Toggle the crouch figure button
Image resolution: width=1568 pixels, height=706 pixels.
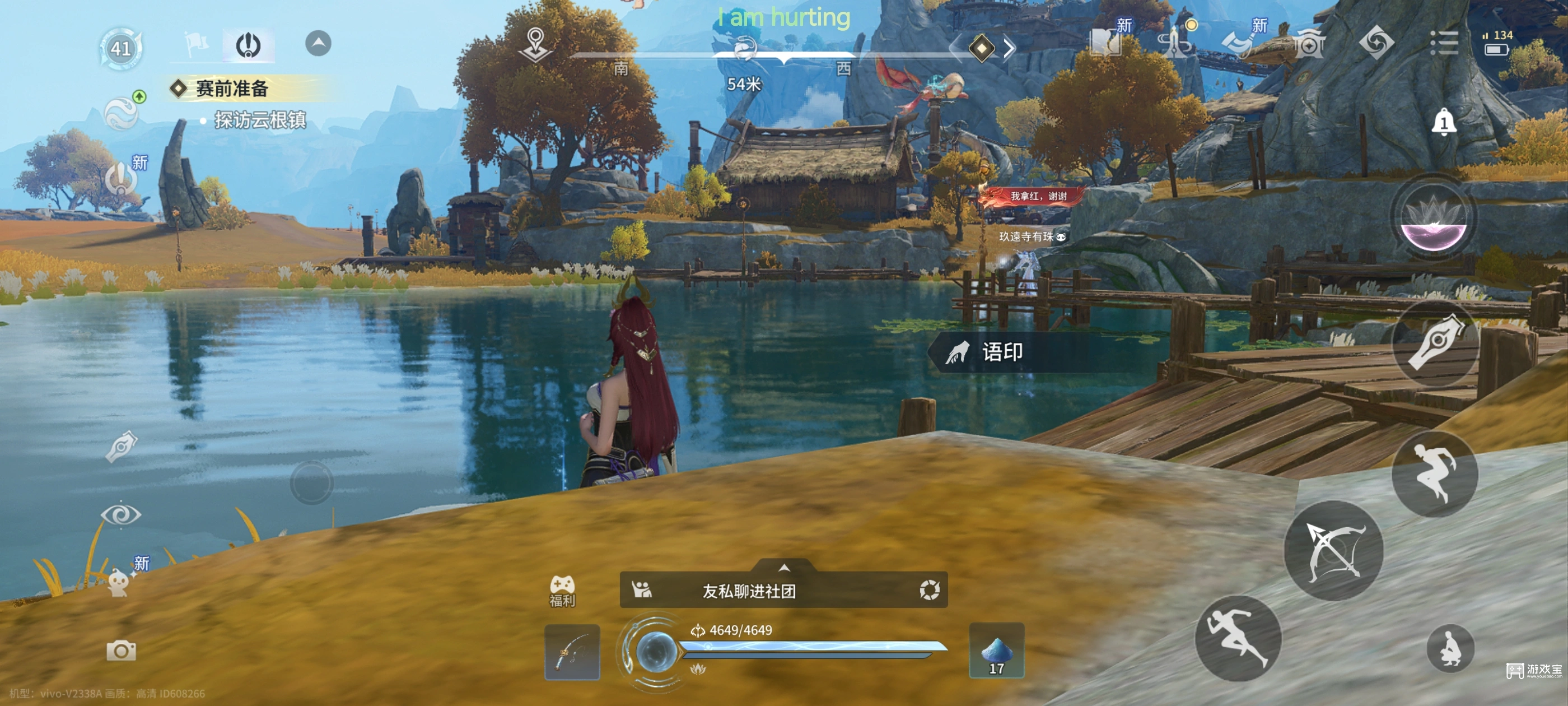1450,648
